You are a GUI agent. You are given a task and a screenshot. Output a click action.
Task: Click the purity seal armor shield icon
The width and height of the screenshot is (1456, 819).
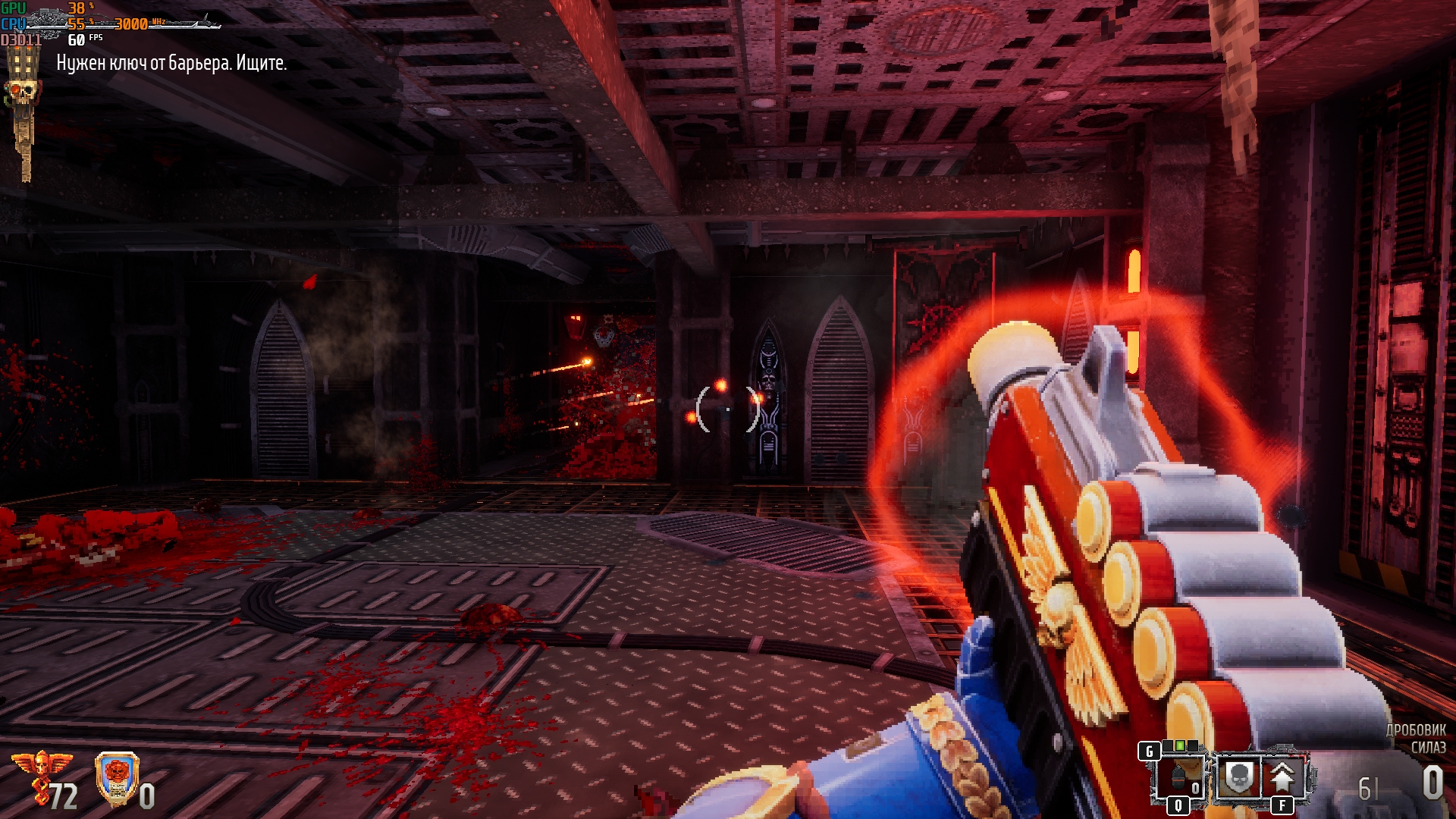click(117, 778)
